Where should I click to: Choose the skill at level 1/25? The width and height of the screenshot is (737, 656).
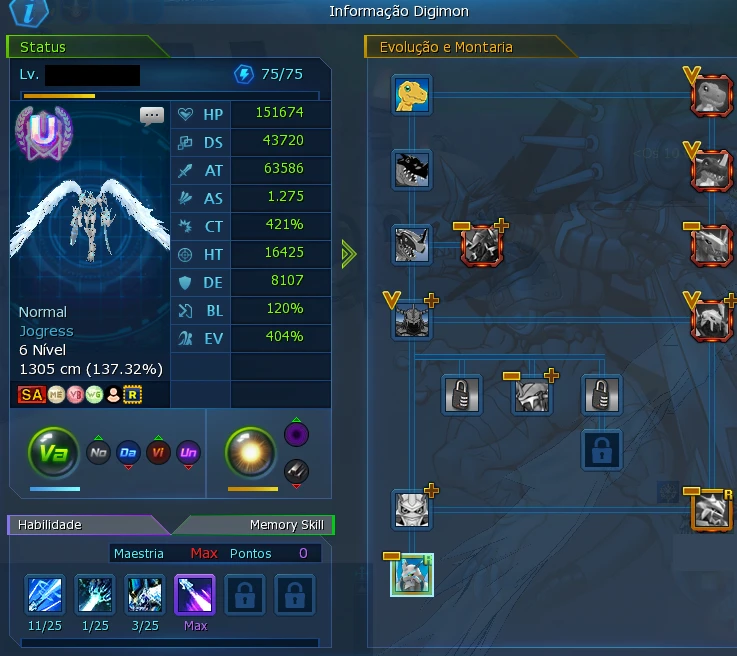click(x=95, y=595)
